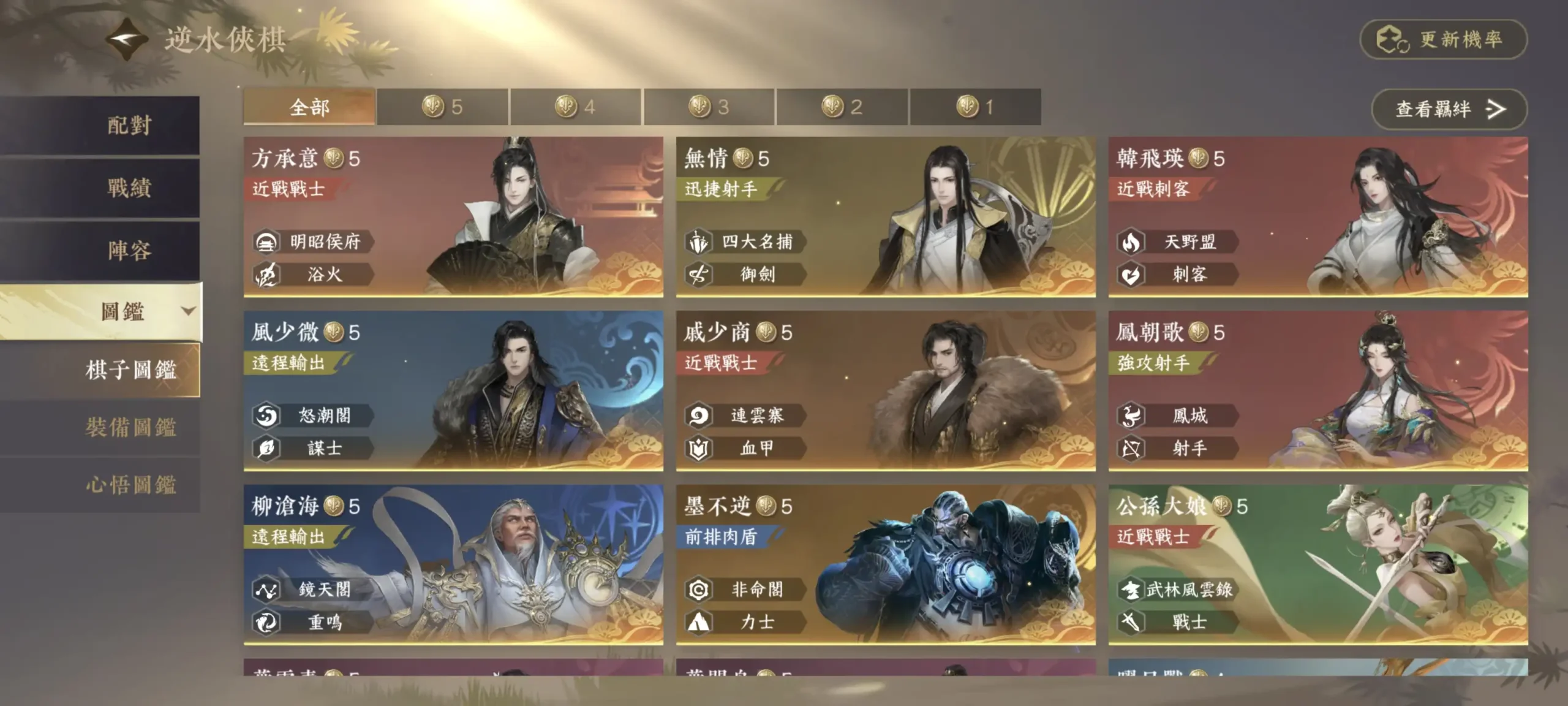
Task: Click the arrow on 查看羈絆 panel
Action: [x=1494, y=109]
